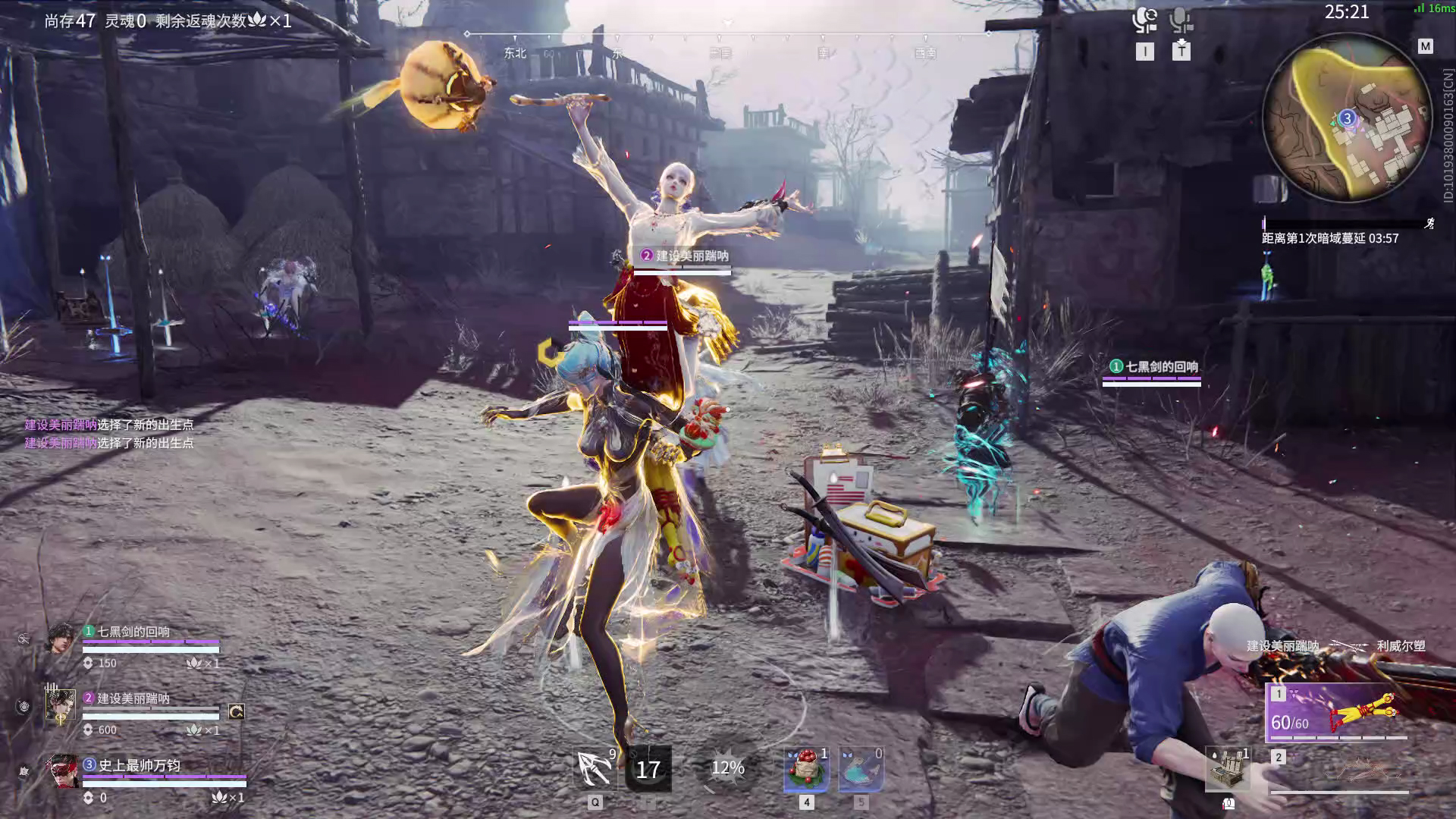Click the 12% rage burst gauge
This screenshot has height=819, width=1456.
tap(727, 769)
